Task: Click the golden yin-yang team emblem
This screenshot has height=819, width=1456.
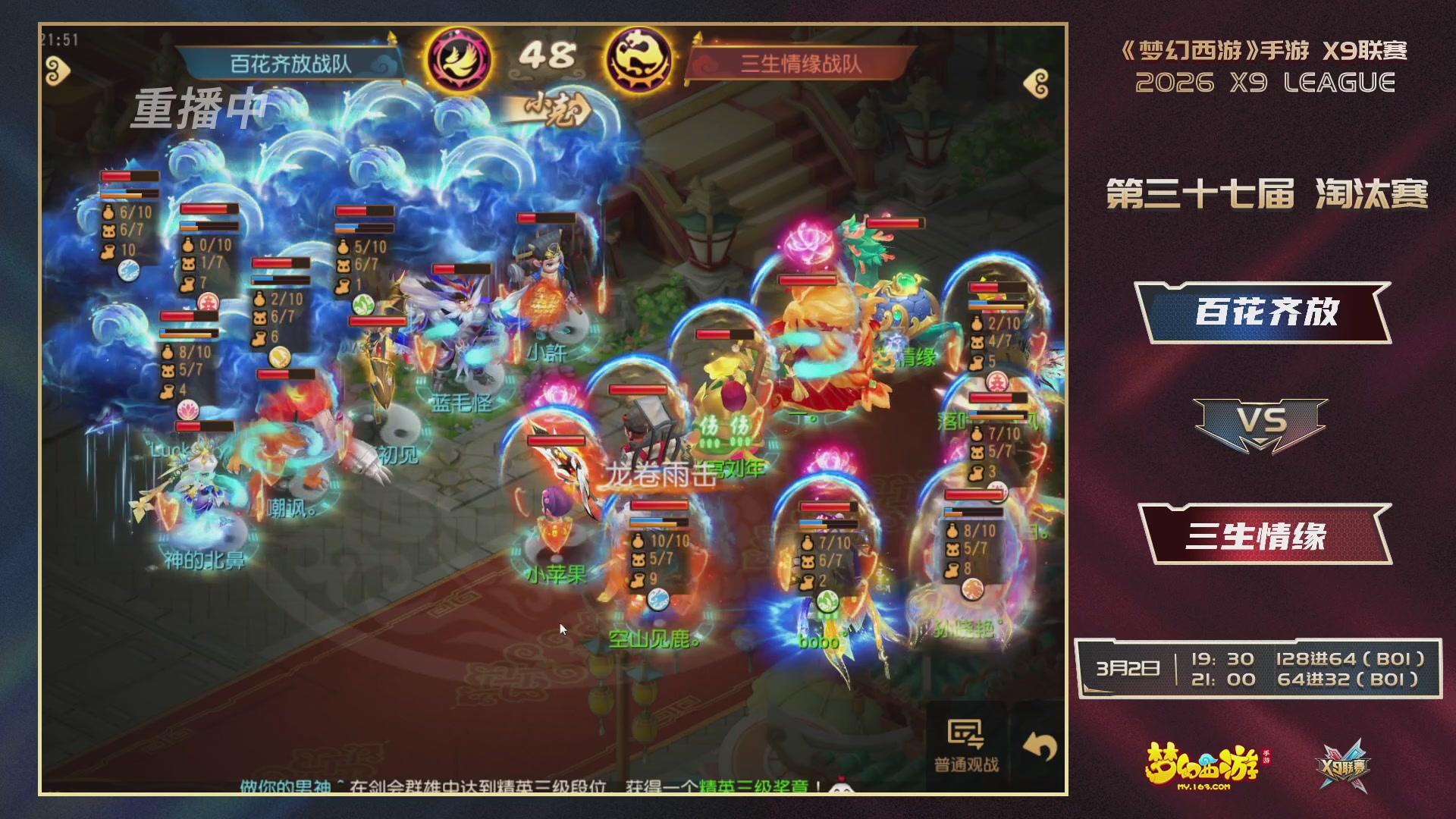Action: (x=639, y=58)
